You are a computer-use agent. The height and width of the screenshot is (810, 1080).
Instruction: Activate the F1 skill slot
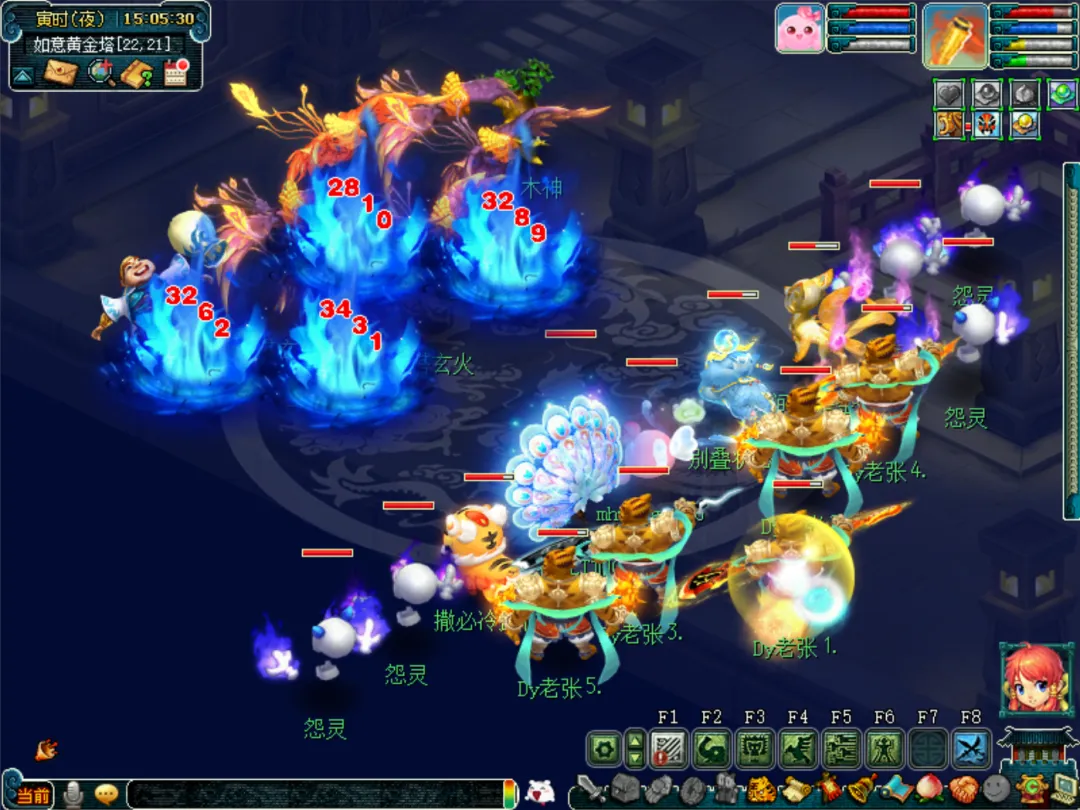[x=668, y=748]
